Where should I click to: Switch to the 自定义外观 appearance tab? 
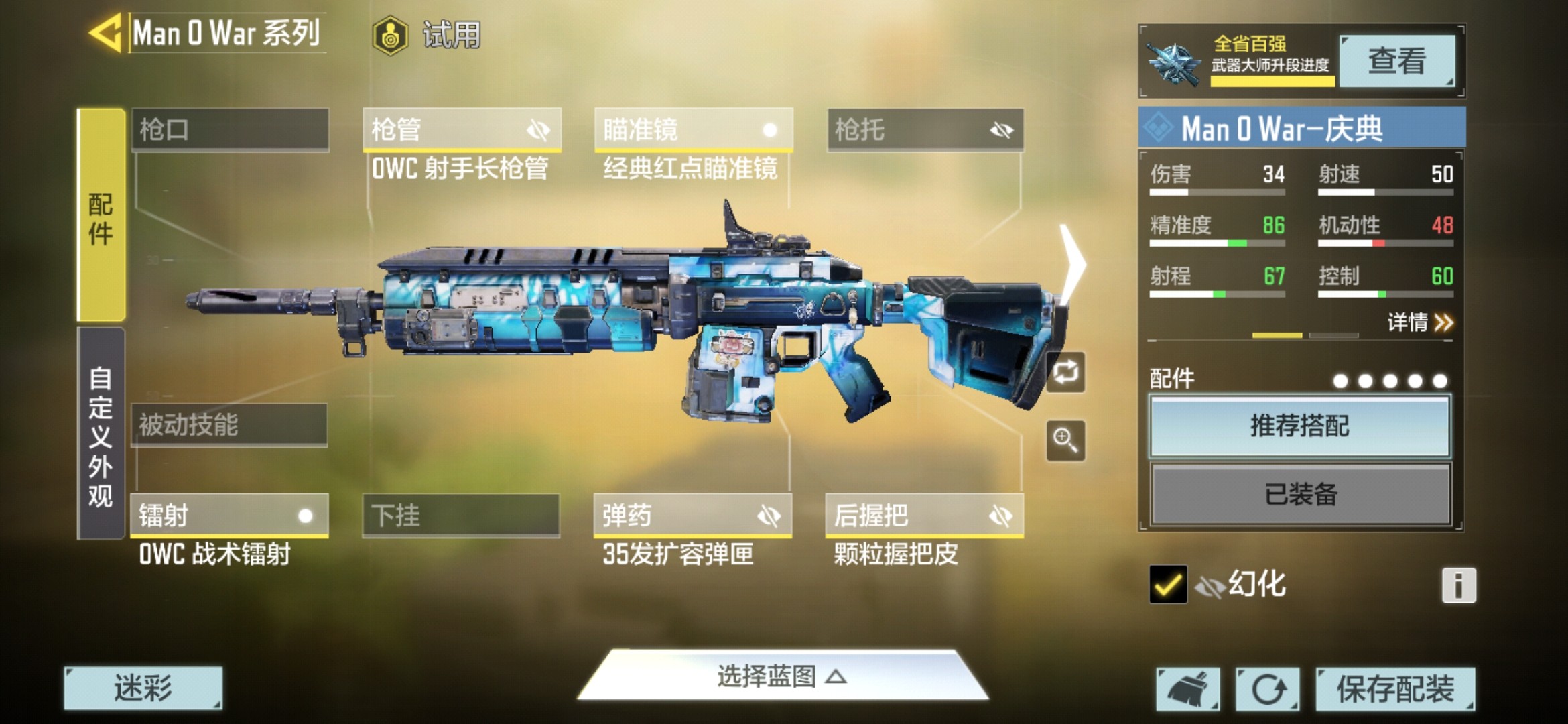pyautogui.click(x=101, y=434)
